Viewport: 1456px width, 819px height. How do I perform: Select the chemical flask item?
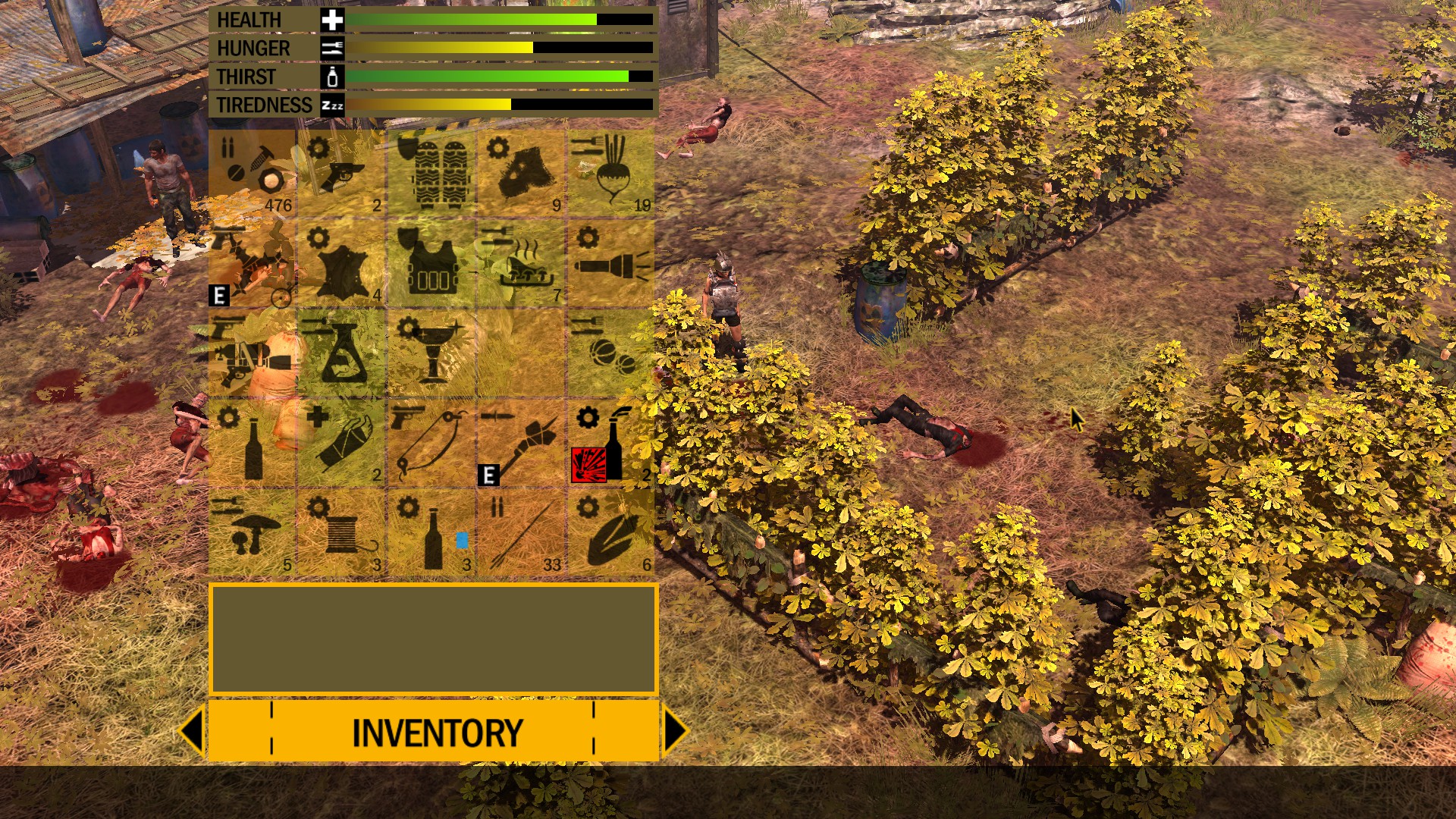(x=342, y=353)
